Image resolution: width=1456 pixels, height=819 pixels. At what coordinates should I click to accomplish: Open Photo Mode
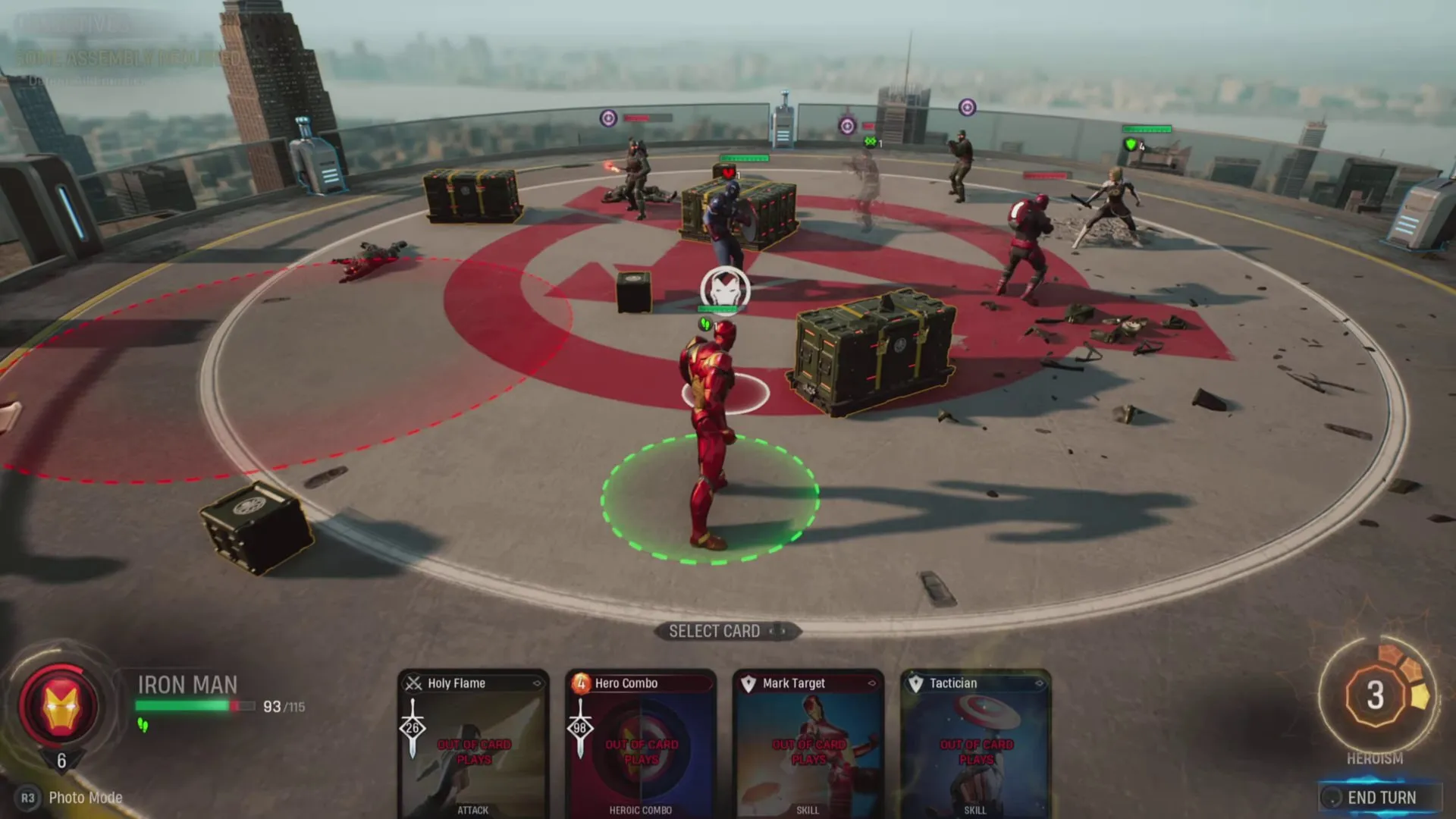(85, 798)
